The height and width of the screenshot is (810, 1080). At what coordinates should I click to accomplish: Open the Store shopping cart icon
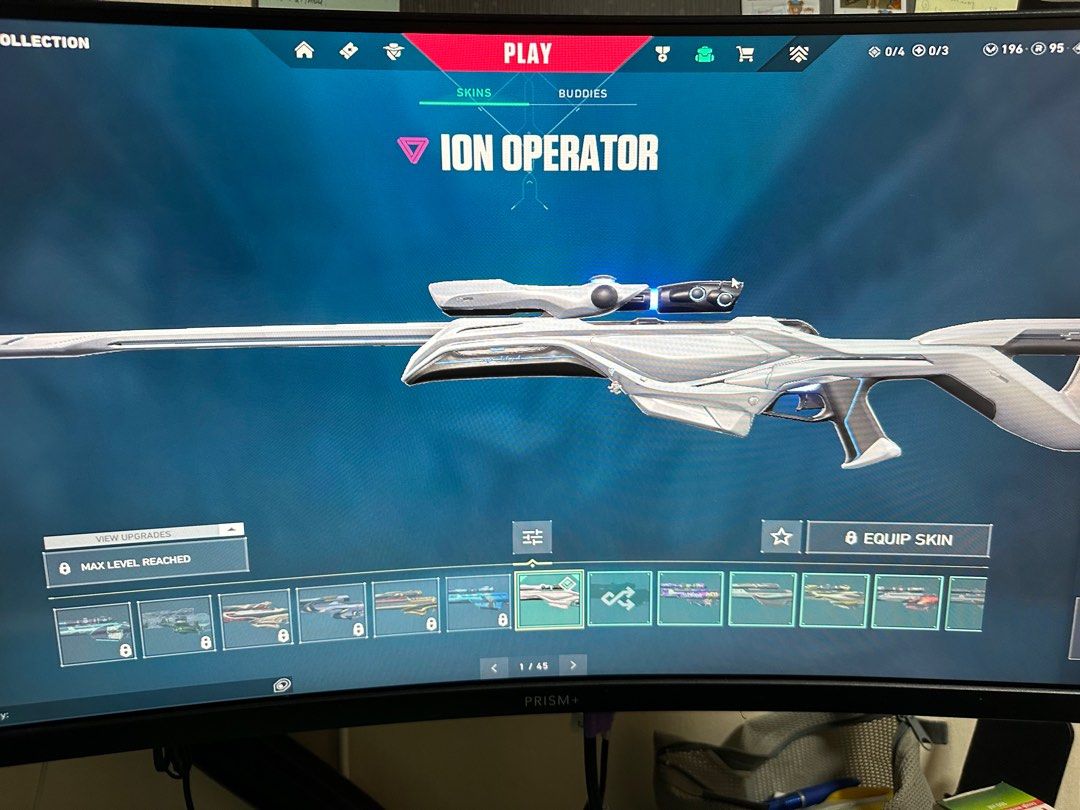coord(745,54)
